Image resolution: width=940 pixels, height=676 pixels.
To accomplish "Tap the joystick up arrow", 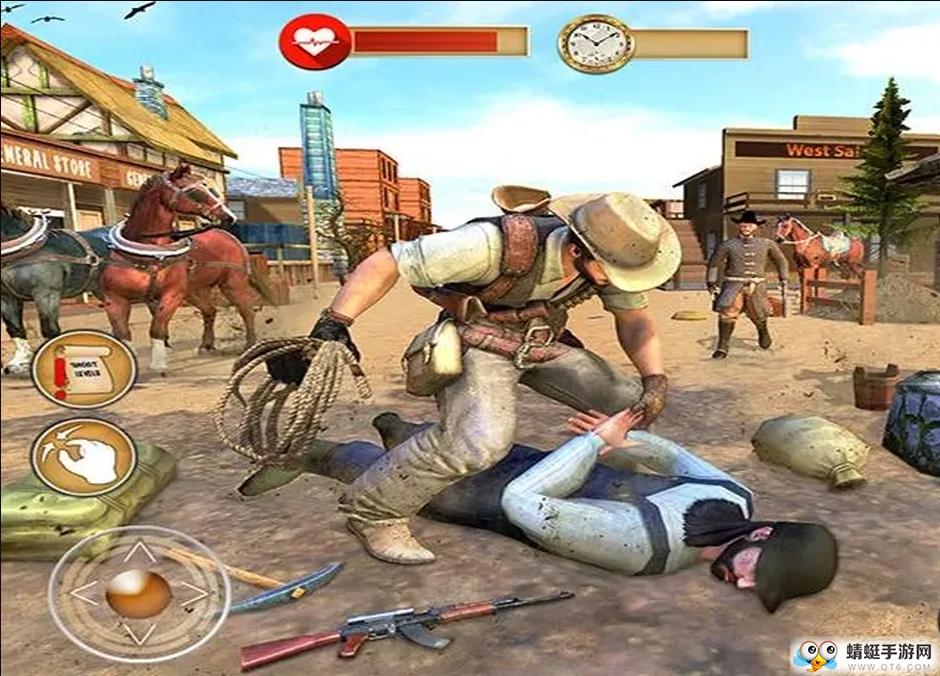I will pyautogui.click(x=140, y=551).
